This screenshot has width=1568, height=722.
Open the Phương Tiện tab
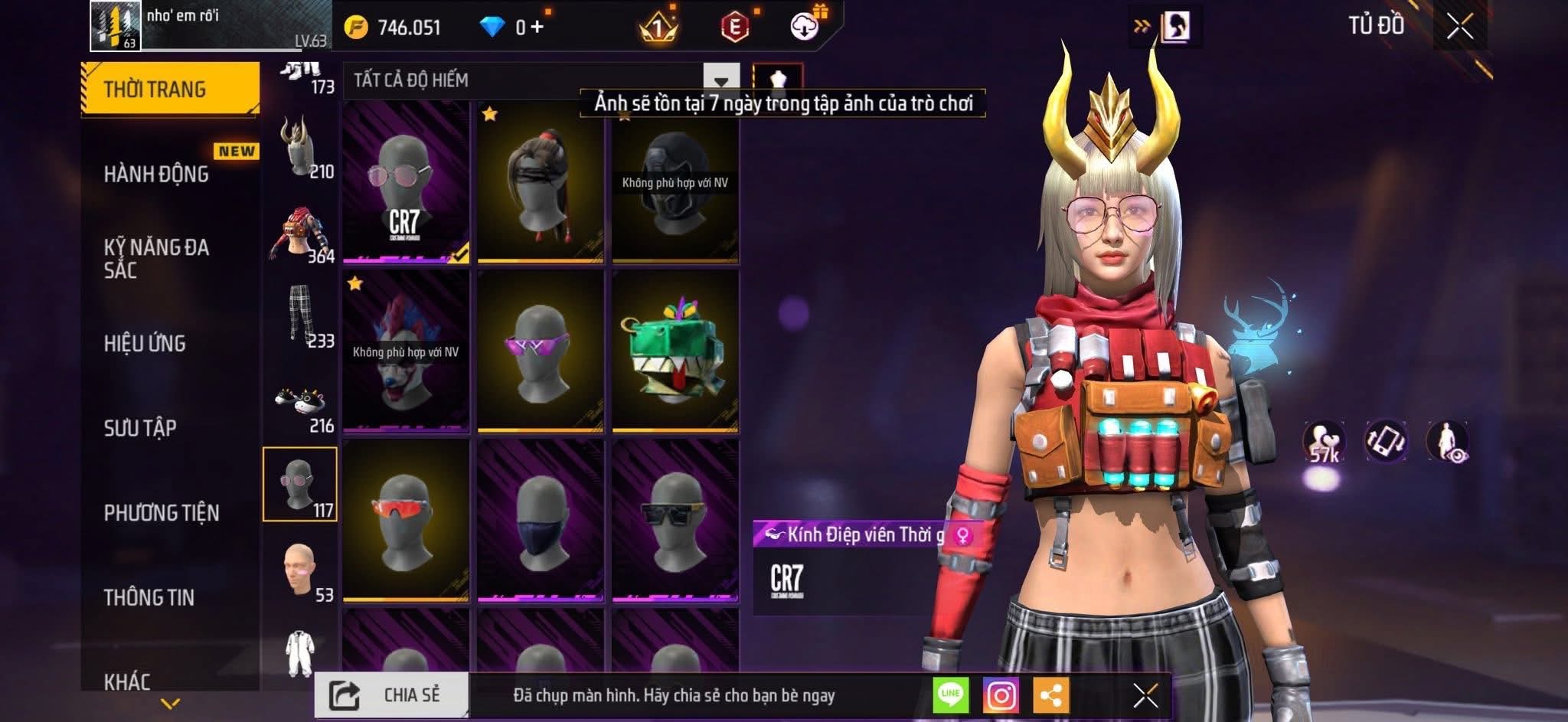tap(162, 512)
